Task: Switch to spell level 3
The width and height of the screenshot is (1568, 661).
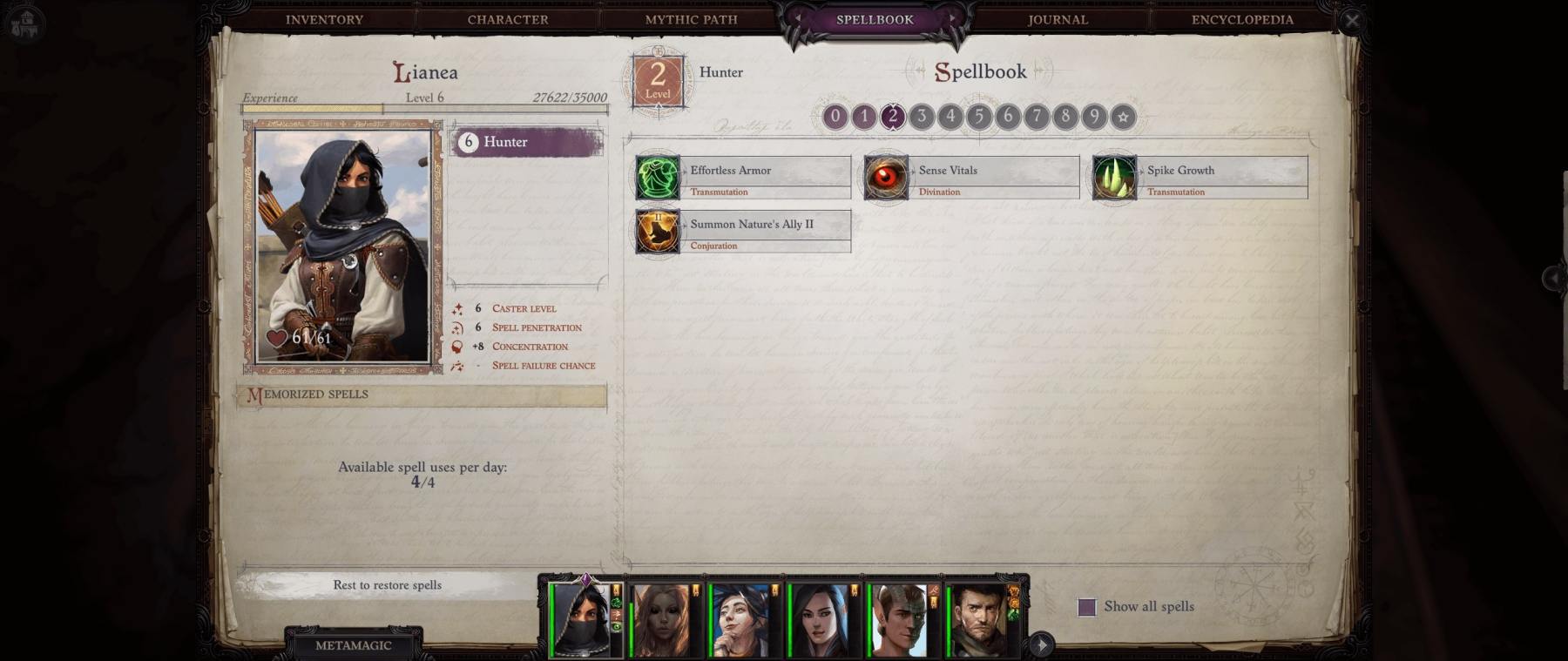Action: [x=922, y=116]
